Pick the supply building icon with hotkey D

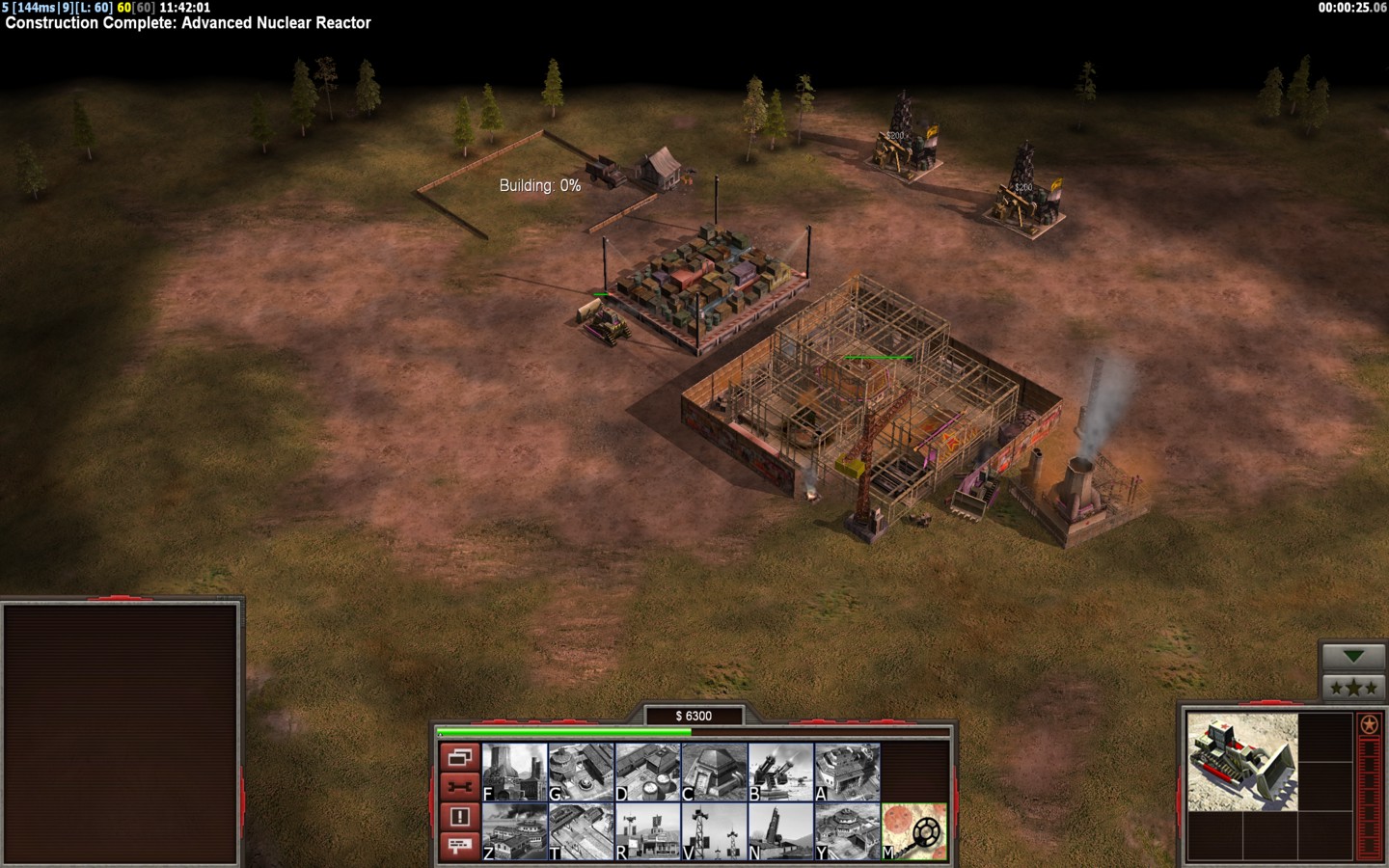(648, 772)
